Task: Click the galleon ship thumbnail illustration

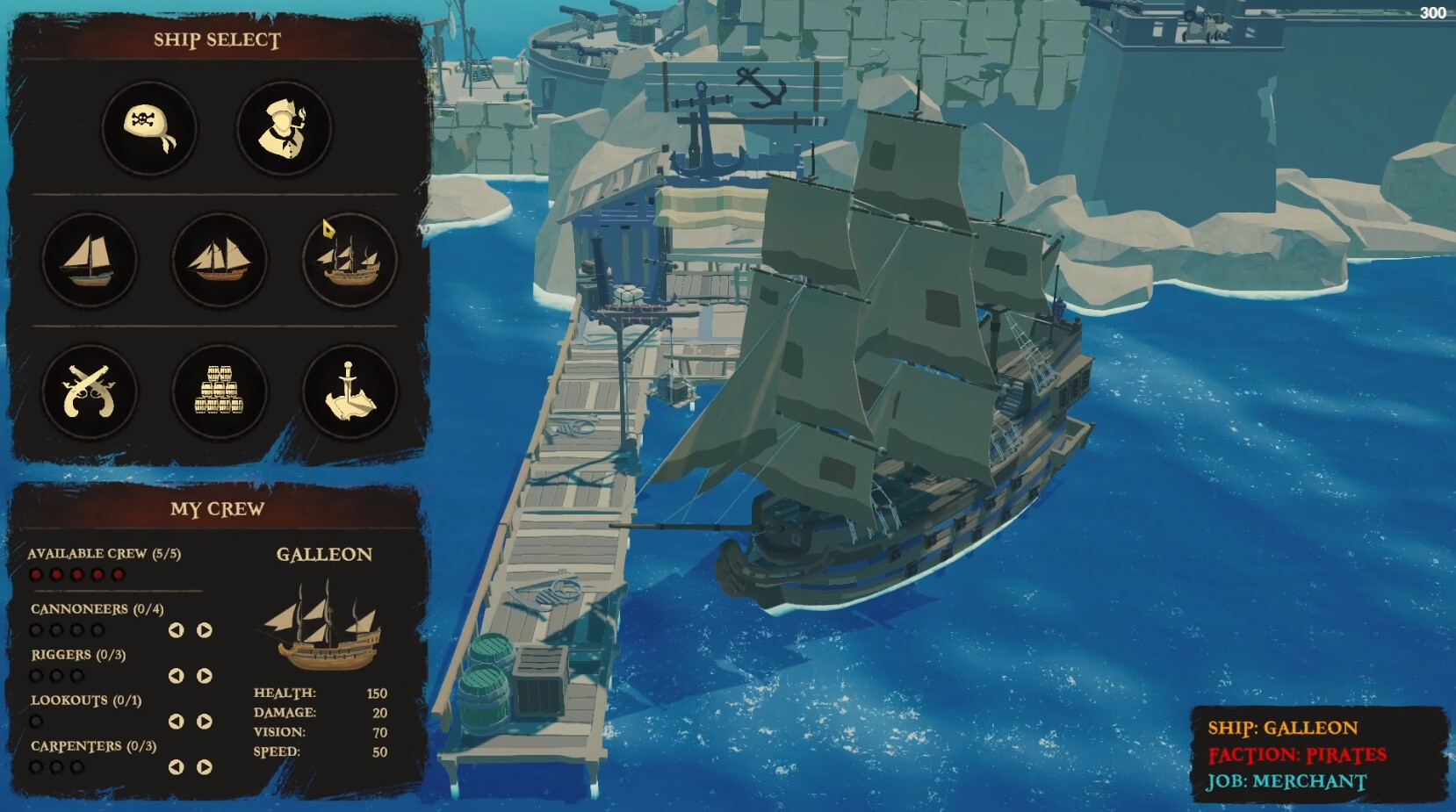Action: coord(323,625)
